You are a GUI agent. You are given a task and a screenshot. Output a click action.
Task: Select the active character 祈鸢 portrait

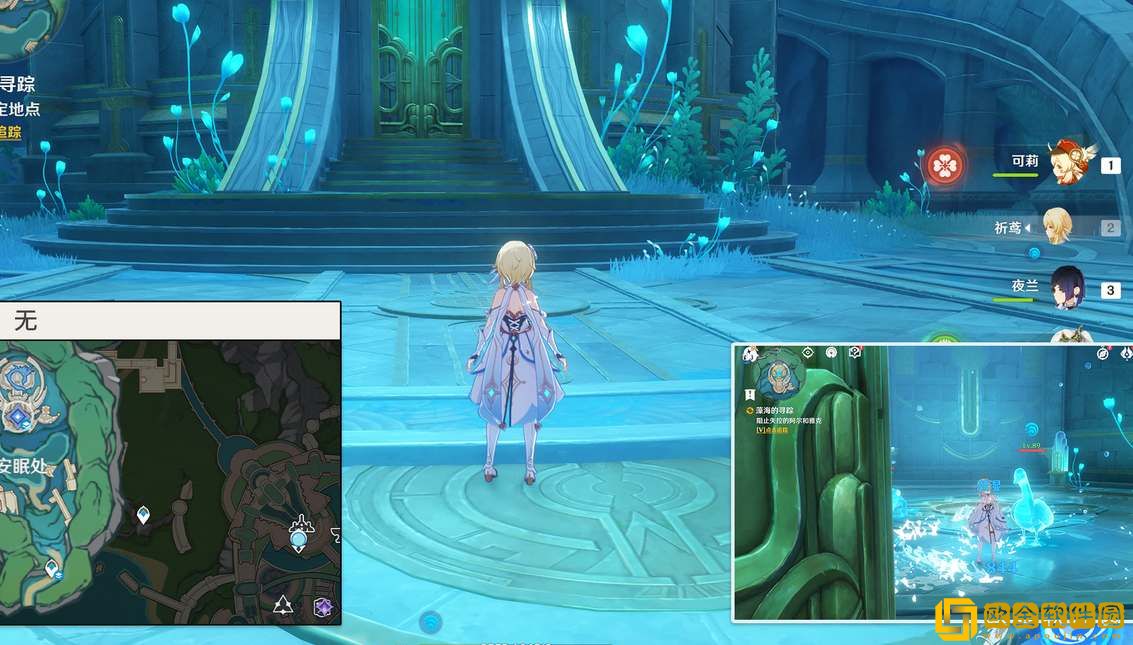pos(1056,227)
